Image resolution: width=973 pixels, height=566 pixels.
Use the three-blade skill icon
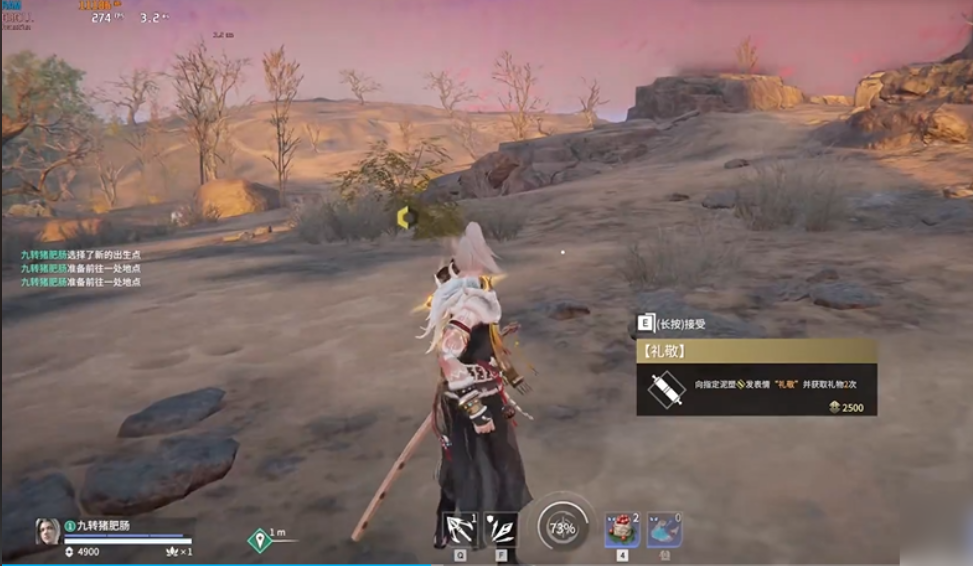coord(501,529)
